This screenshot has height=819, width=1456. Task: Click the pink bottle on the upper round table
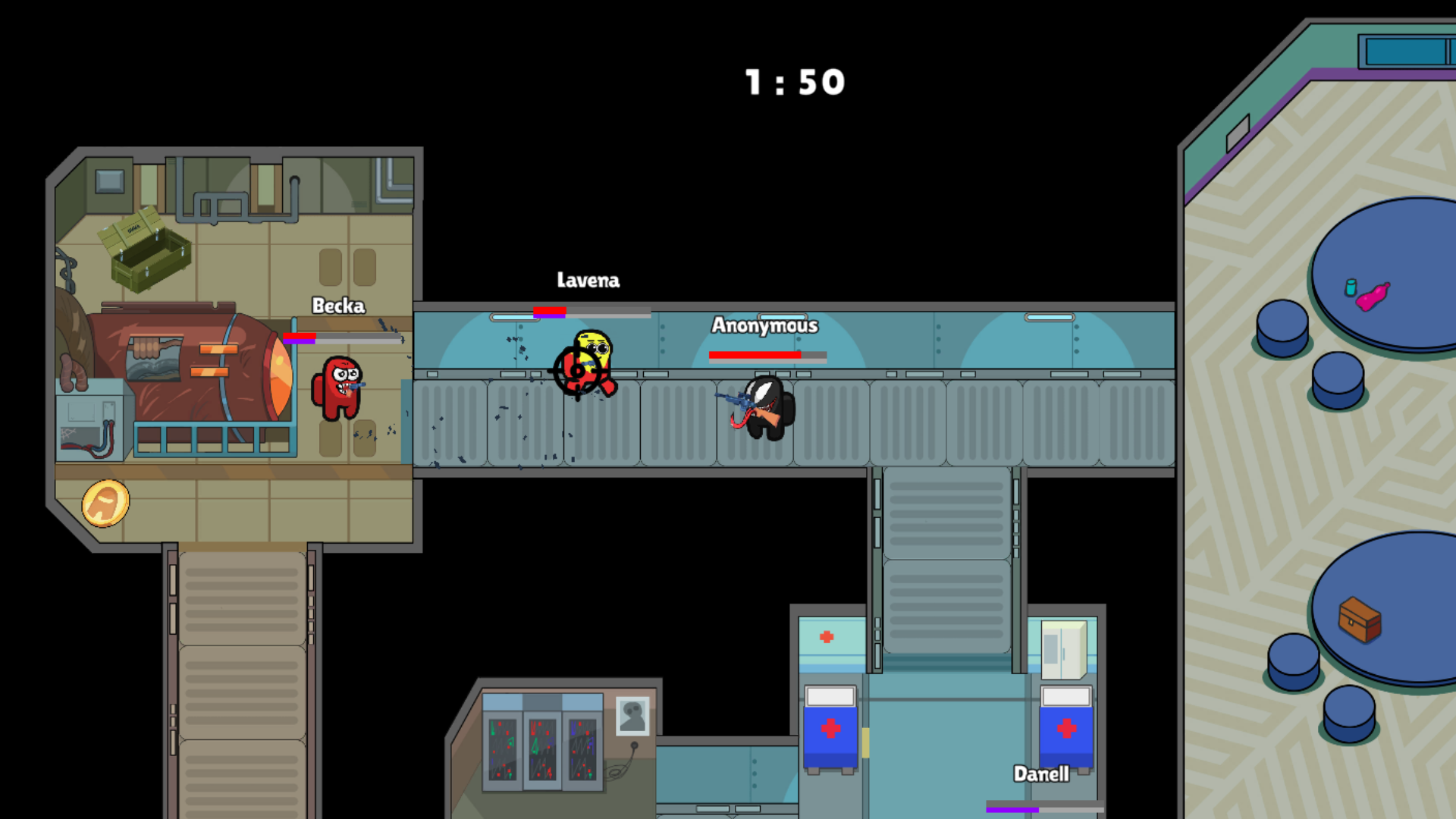(1374, 294)
